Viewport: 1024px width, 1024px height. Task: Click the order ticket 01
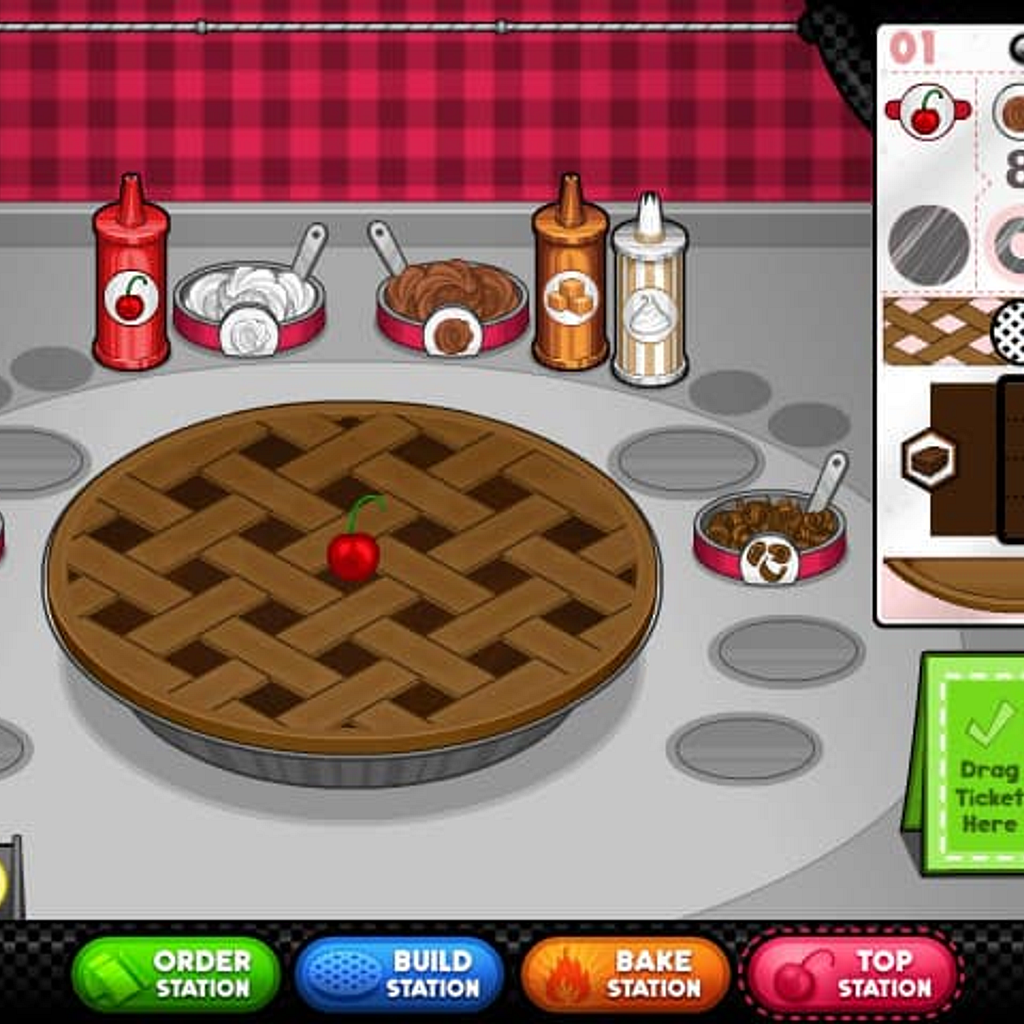click(x=952, y=320)
